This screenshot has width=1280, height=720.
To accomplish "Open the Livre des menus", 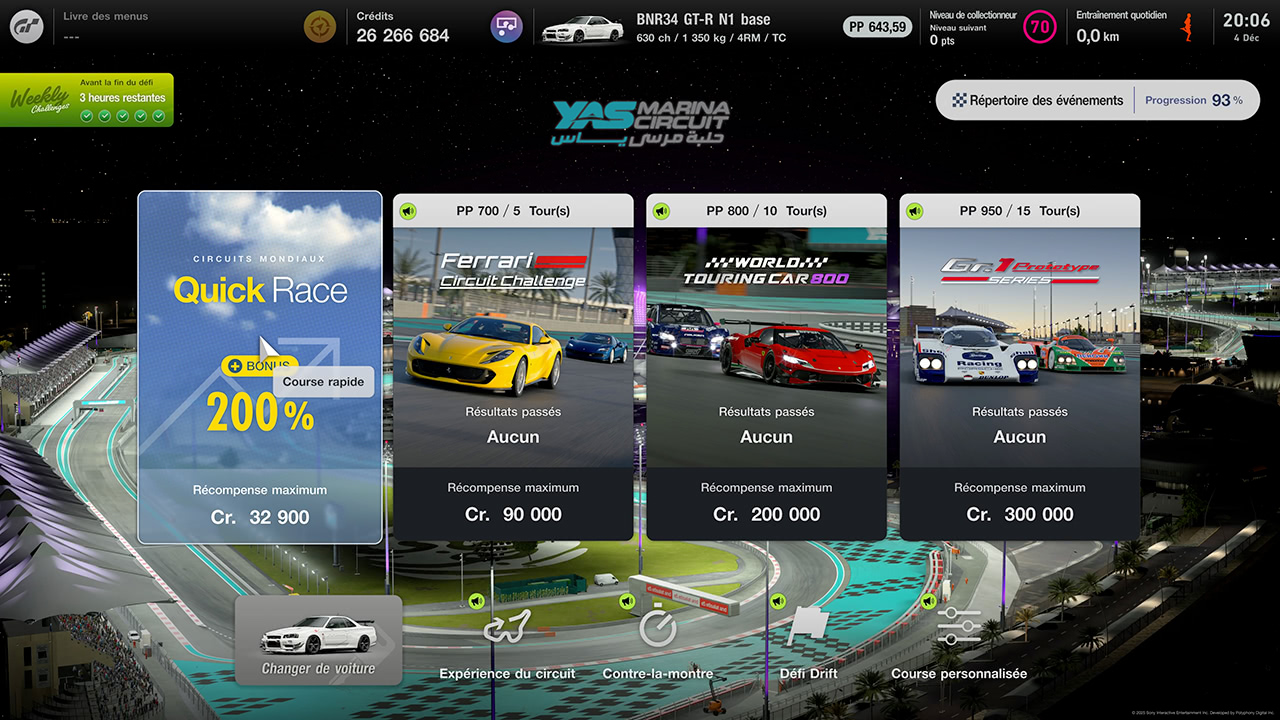I will (105, 26).
